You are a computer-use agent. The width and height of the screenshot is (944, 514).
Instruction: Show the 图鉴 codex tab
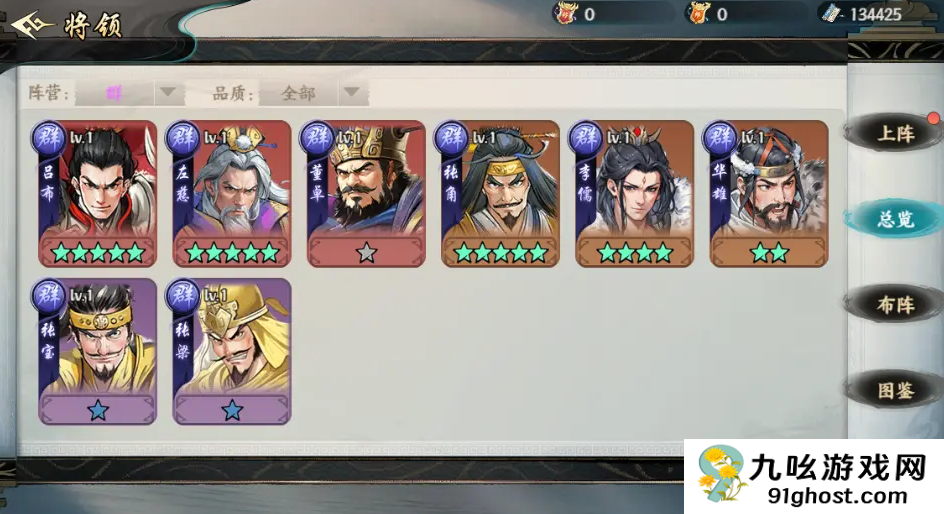click(894, 391)
